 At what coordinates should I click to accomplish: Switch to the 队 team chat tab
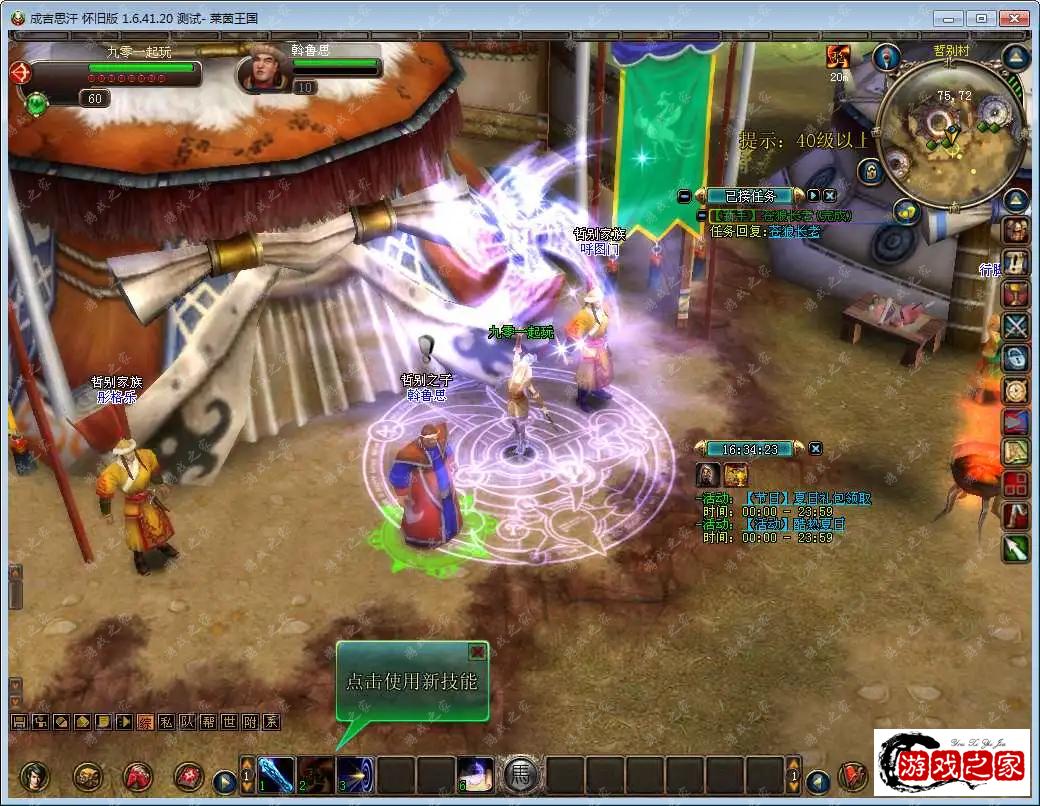[186, 721]
